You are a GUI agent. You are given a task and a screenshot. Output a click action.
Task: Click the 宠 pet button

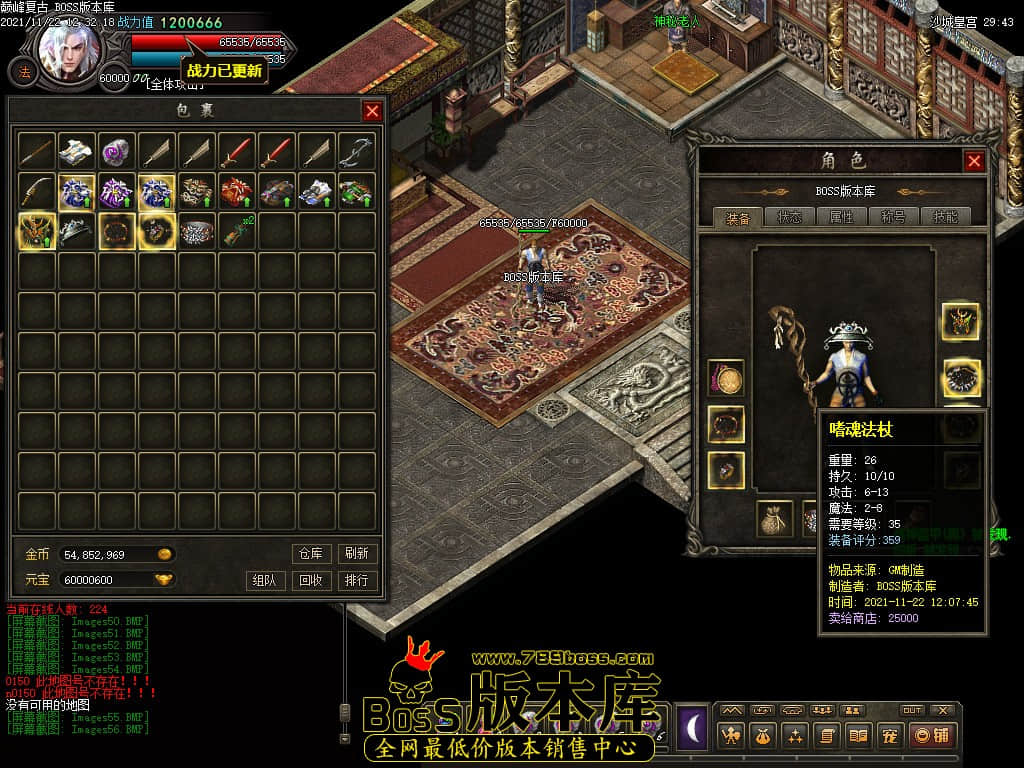(x=889, y=736)
